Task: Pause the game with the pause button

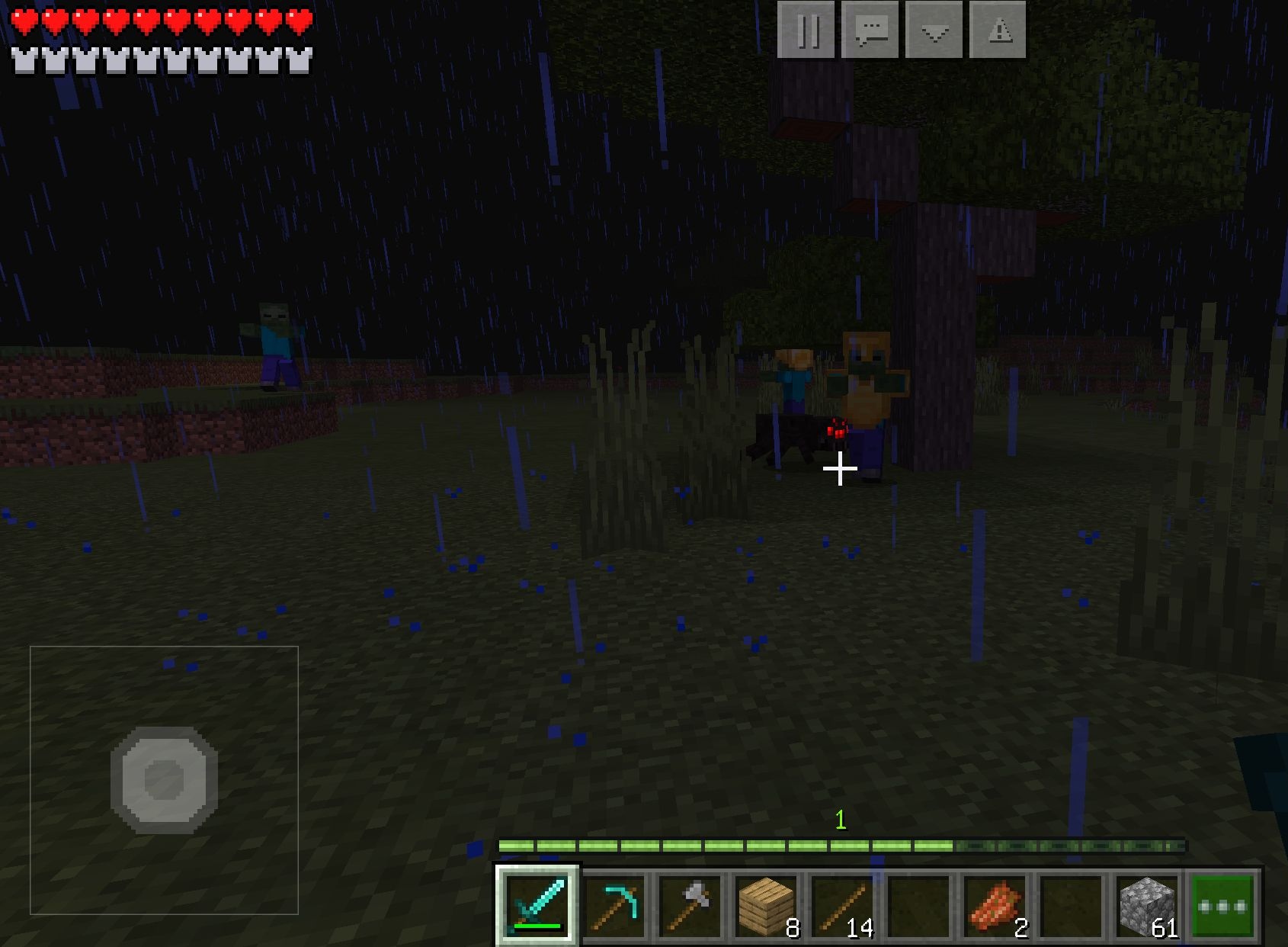Action: click(x=806, y=30)
